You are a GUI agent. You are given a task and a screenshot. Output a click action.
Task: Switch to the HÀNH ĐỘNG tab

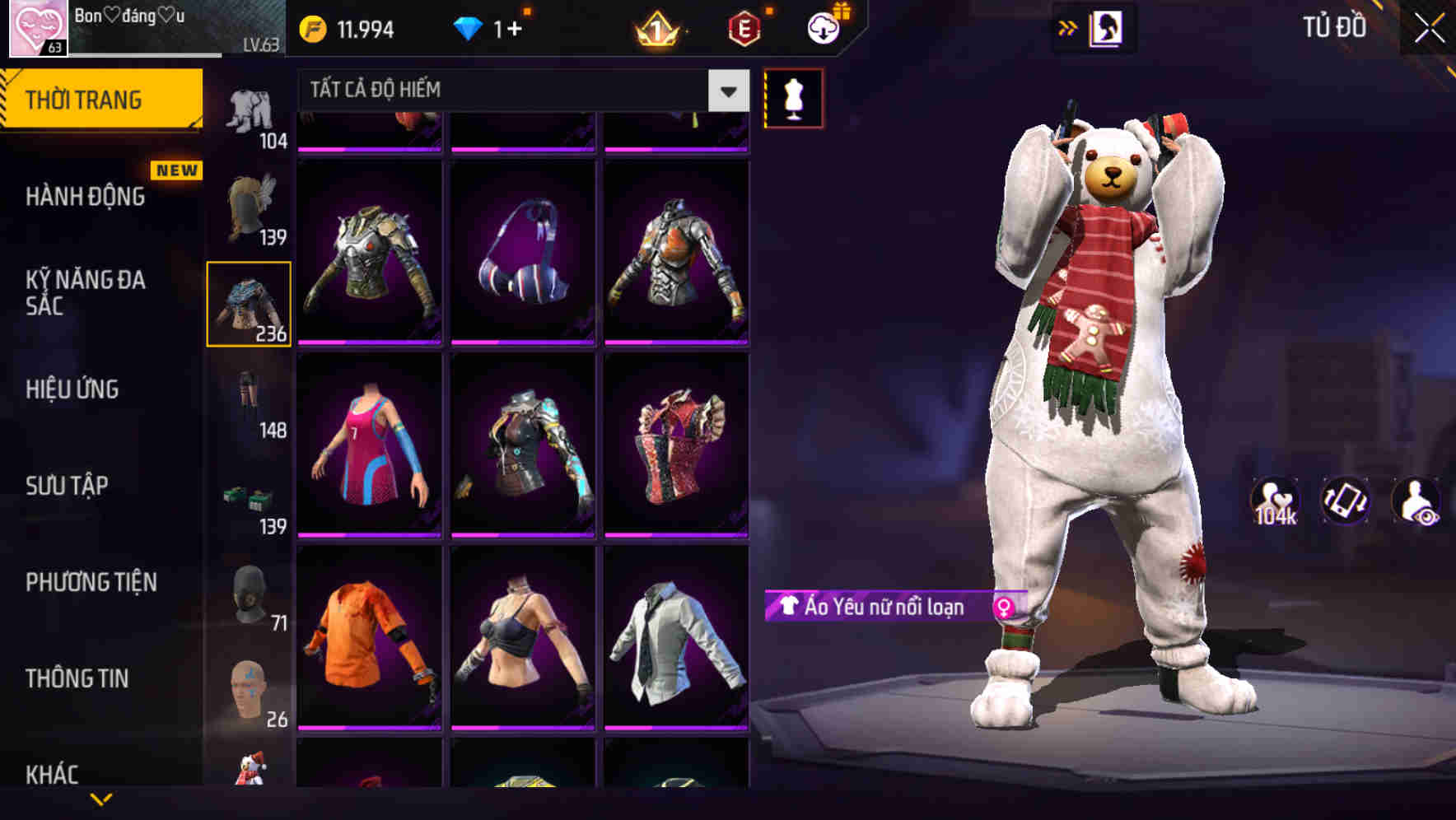click(86, 198)
